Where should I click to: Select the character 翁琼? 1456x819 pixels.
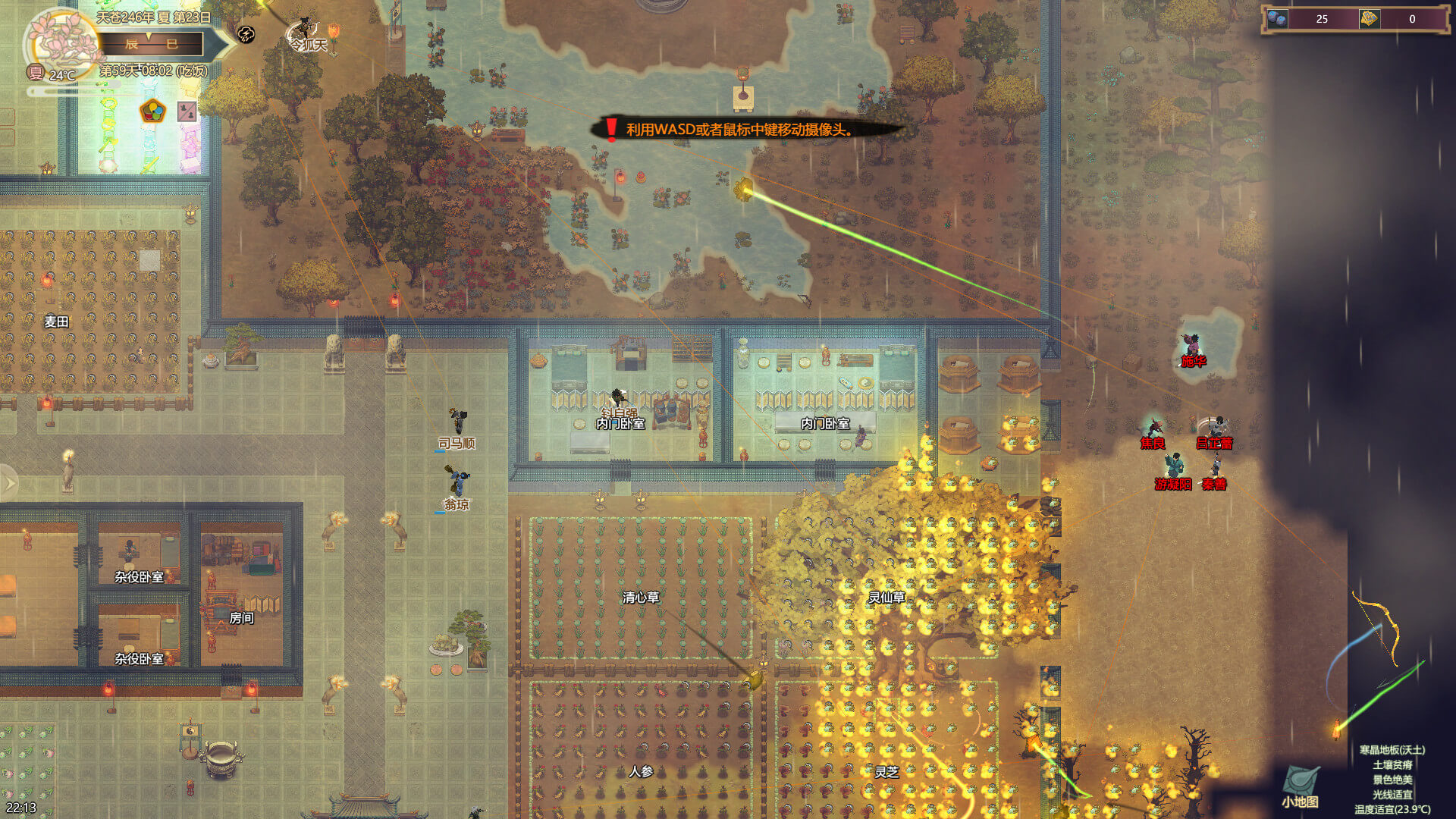click(x=457, y=482)
